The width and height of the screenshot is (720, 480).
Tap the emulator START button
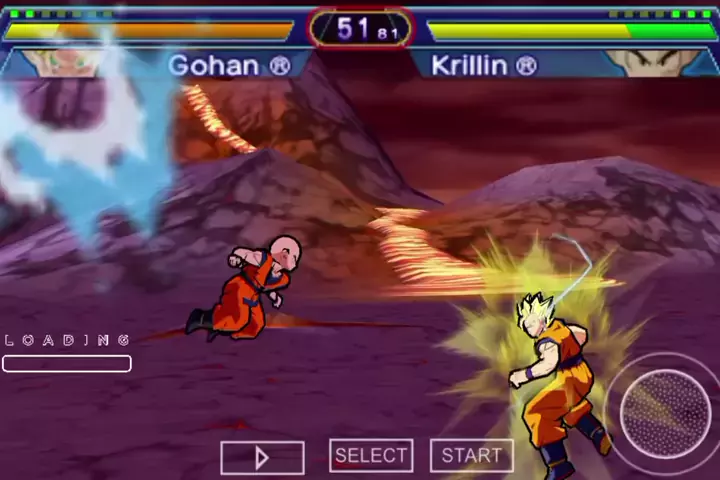coord(471,456)
